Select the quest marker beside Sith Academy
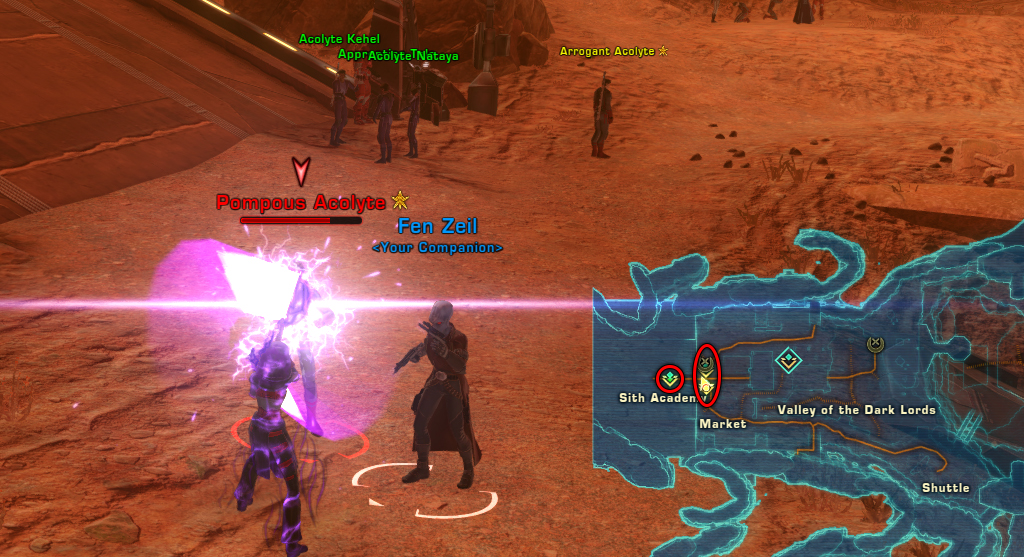This screenshot has height=557, width=1024. click(x=669, y=378)
